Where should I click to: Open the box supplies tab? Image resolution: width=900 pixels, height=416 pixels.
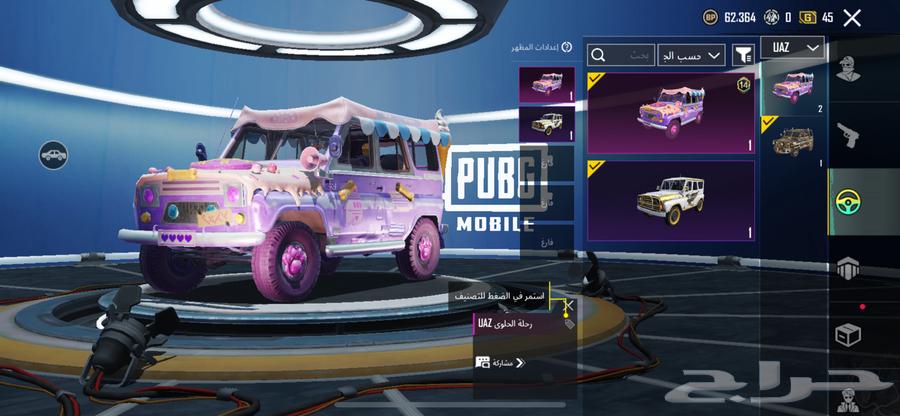850,335
